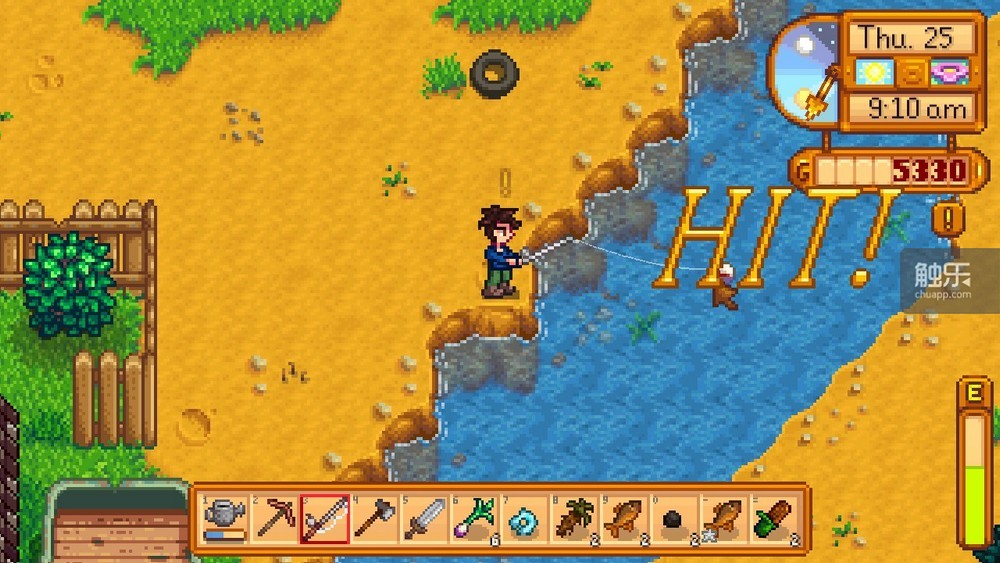Select the sword hotbar slot
Viewport: 1000px width, 563px height.
tap(425, 519)
